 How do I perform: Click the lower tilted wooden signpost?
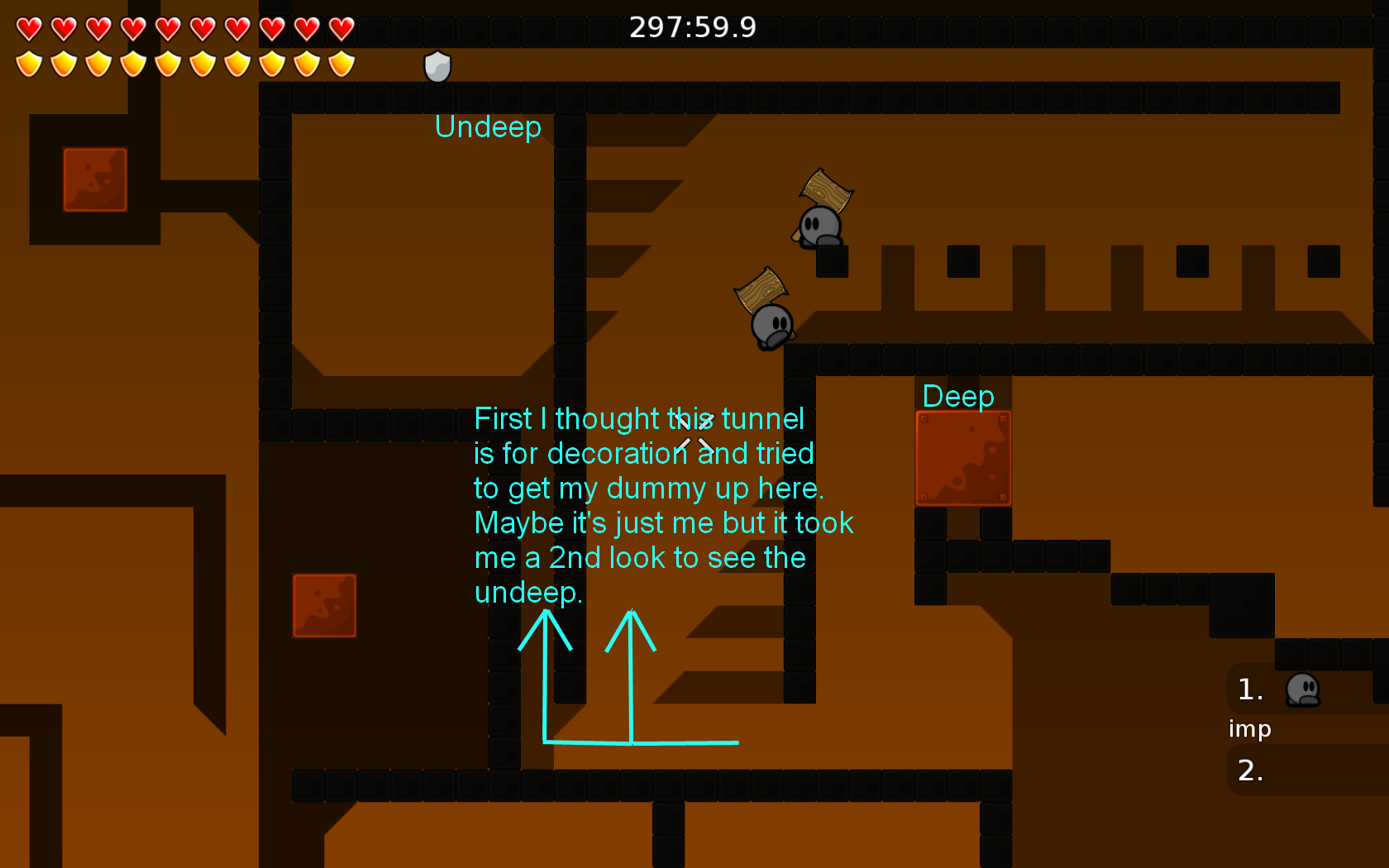click(759, 289)
